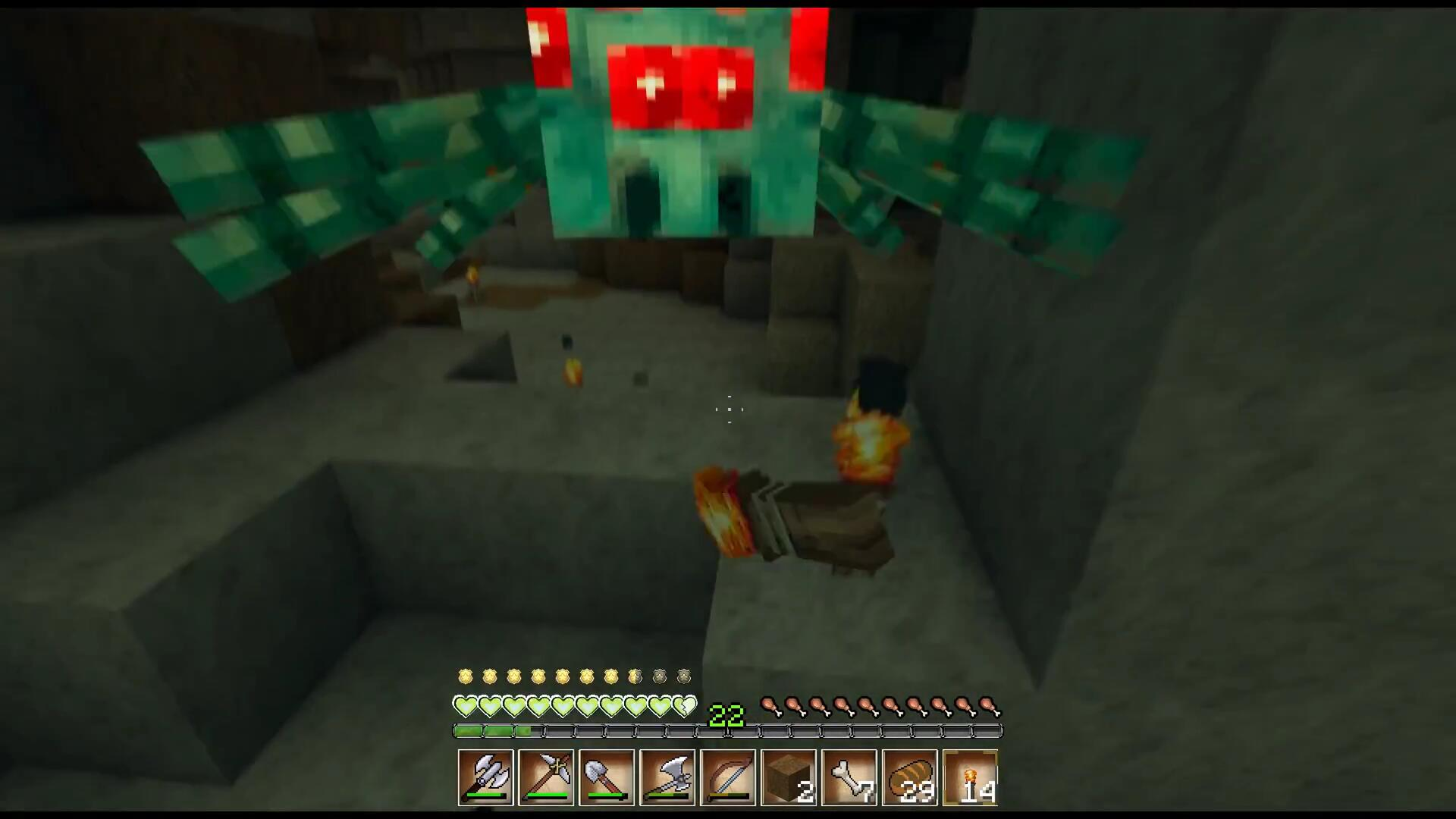The height and width of the screenshot is (819, 1456).
Task: Click the bread stack hotbar slot
Action: 910,777
